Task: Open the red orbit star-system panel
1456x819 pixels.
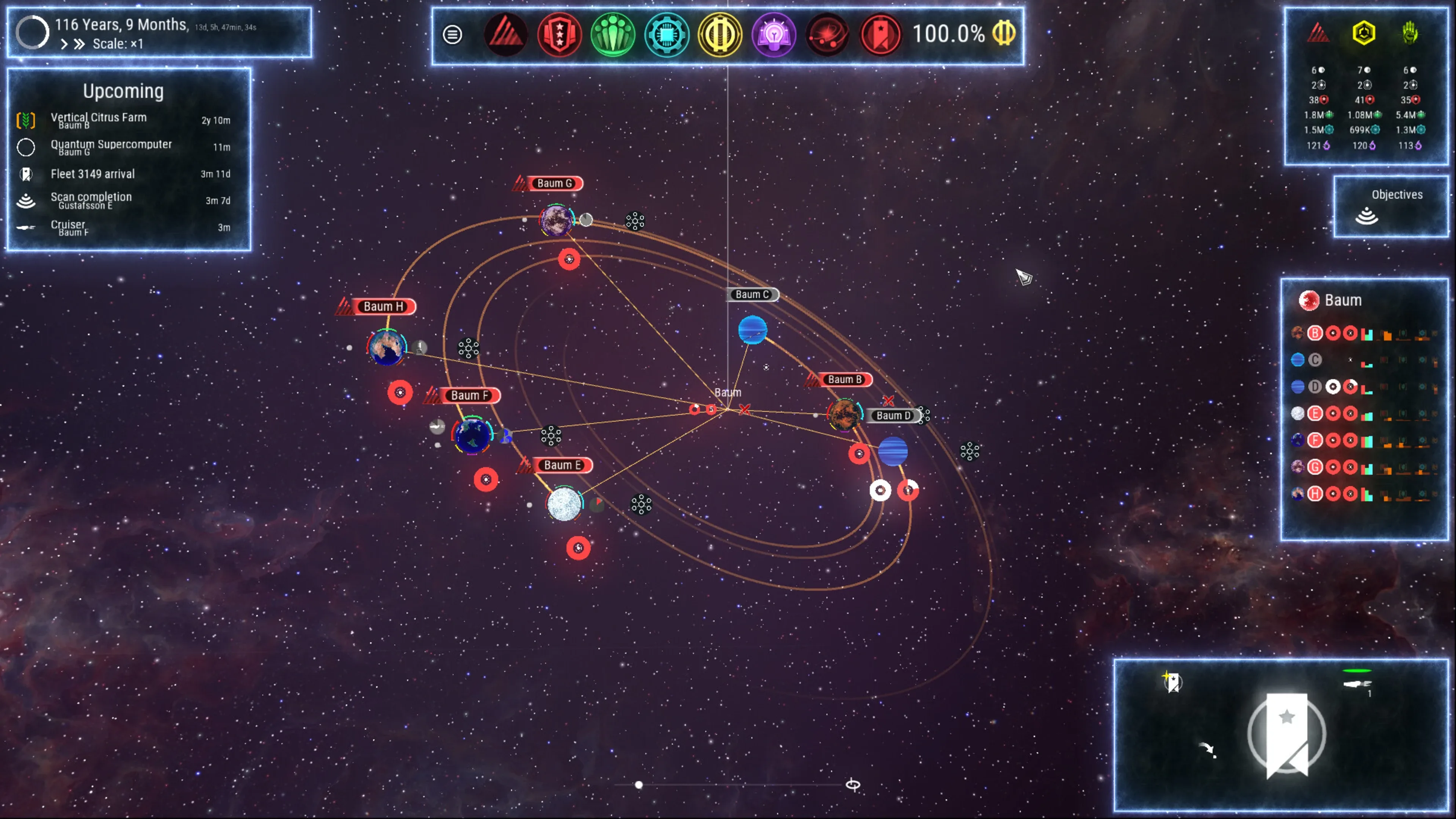Action: pyautogui.click(x=827, y=35)
